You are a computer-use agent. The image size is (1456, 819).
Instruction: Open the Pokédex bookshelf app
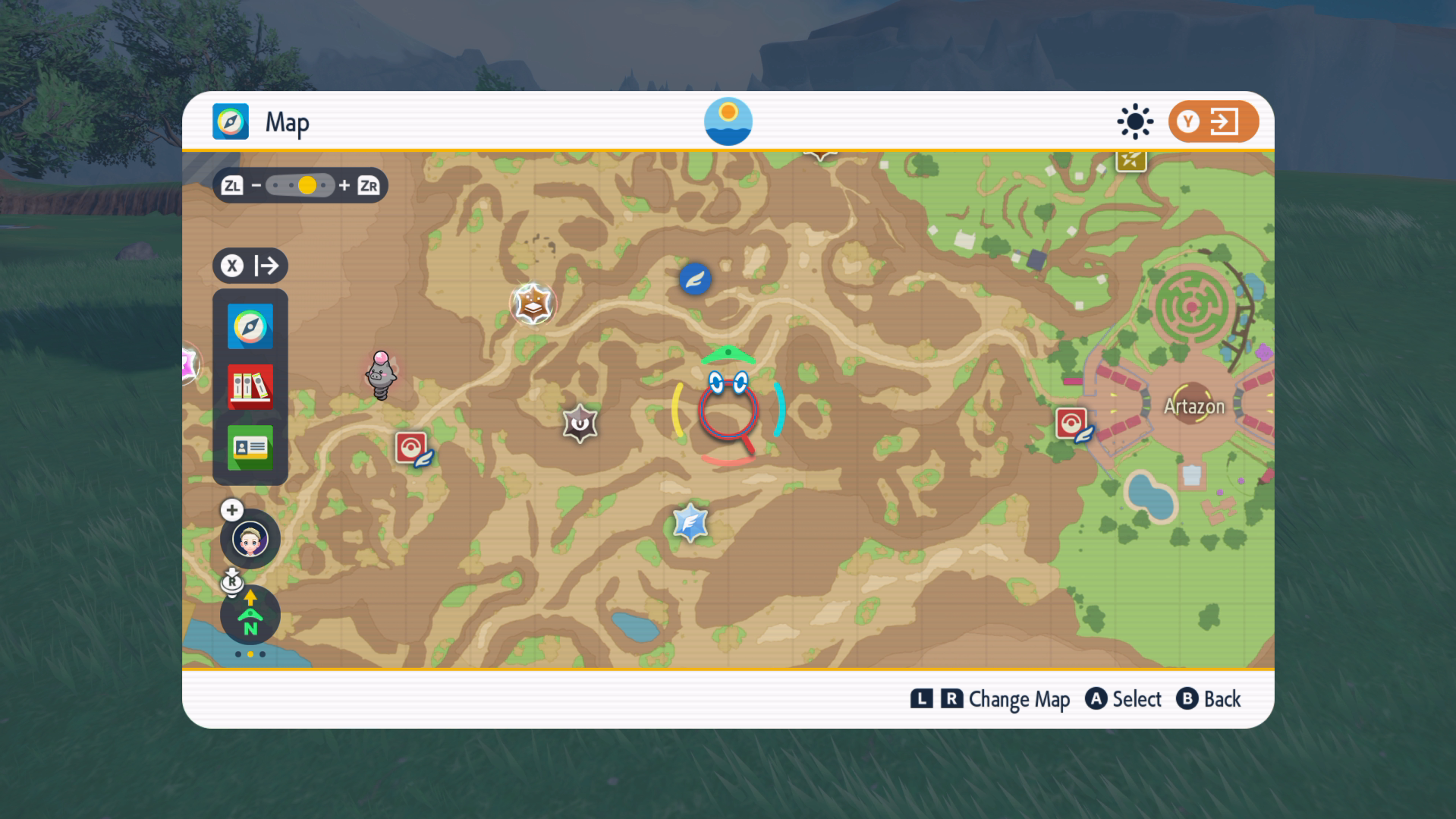pos(250,387)
